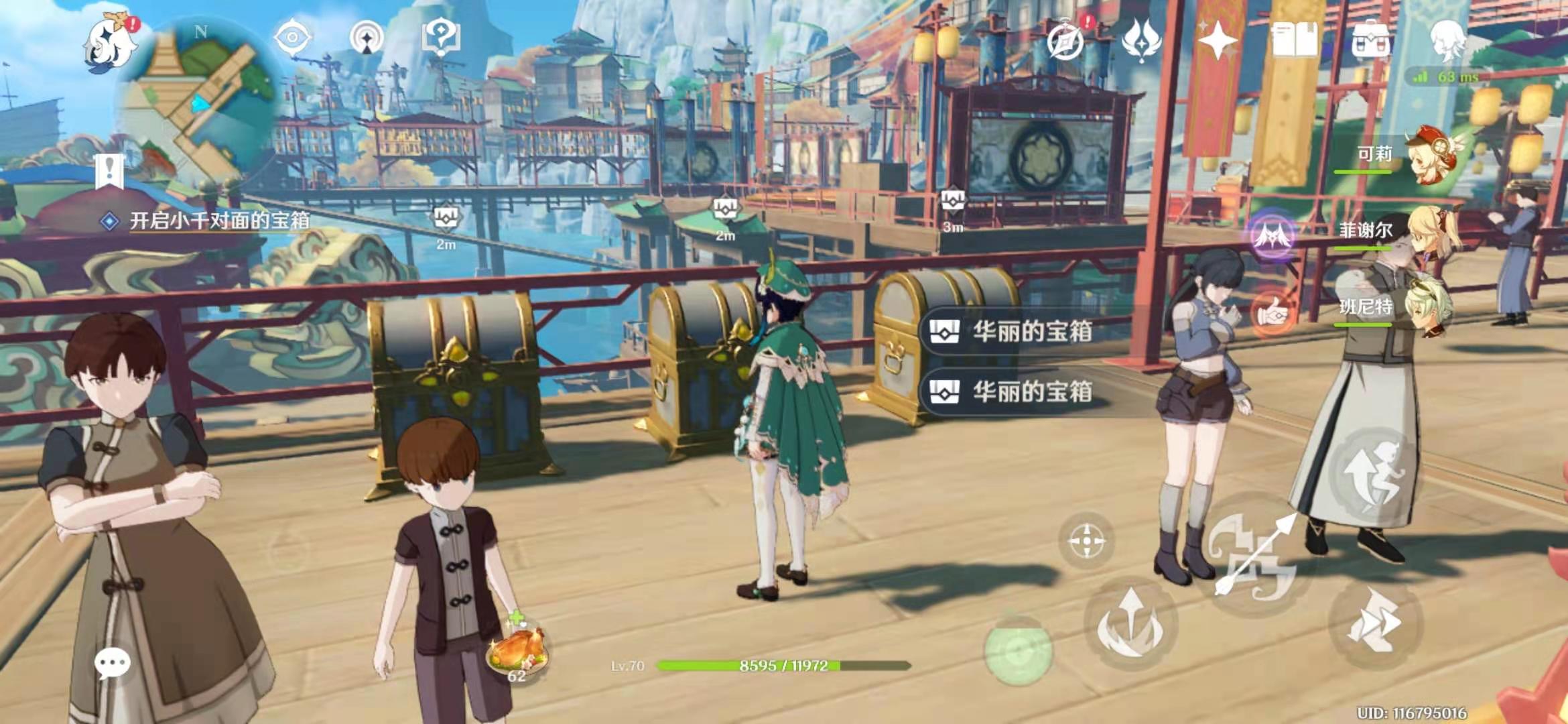This screenshot has width=1568, height=724.
Task: Activate the elemental sight eye icon
Action: pos(293,37)
